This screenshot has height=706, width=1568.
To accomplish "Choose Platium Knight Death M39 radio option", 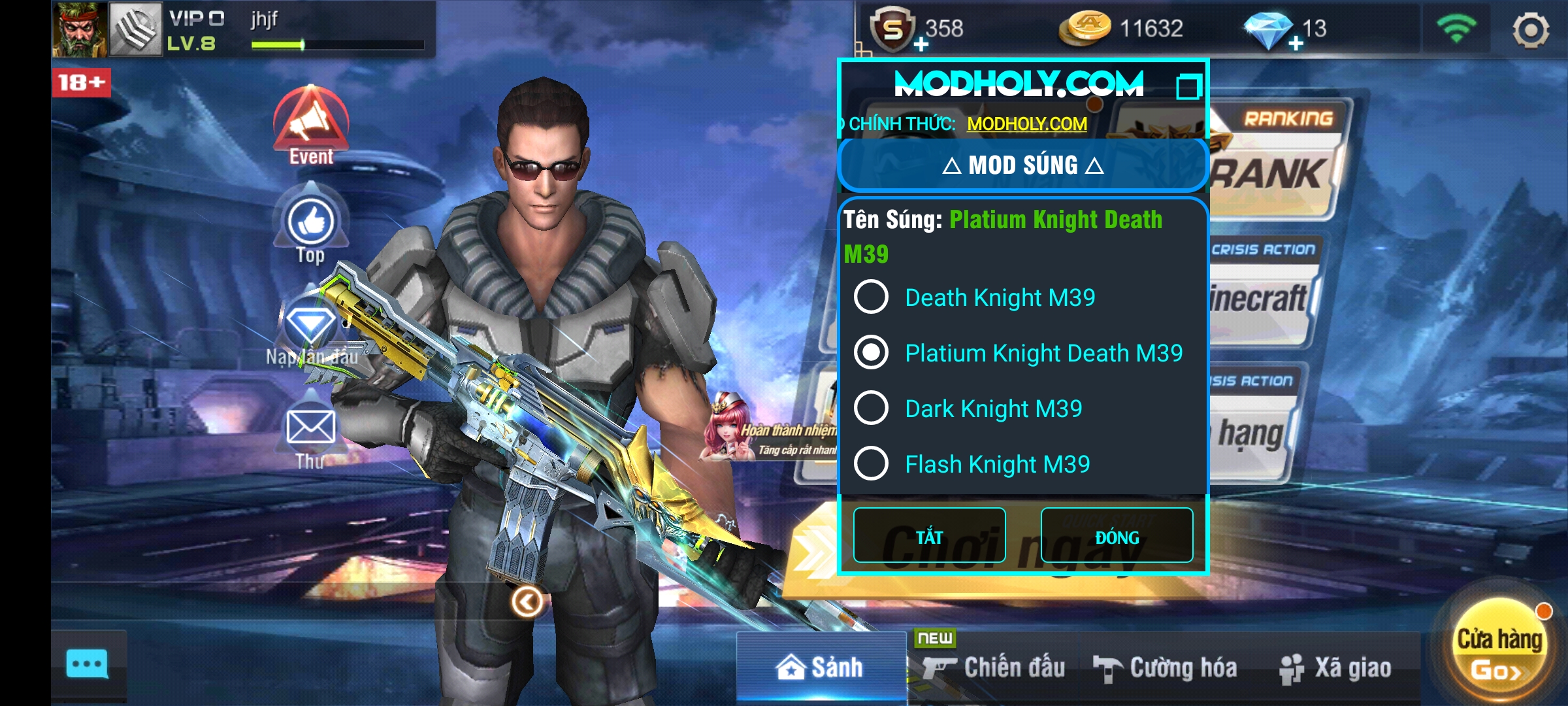I will coord(872,353).
